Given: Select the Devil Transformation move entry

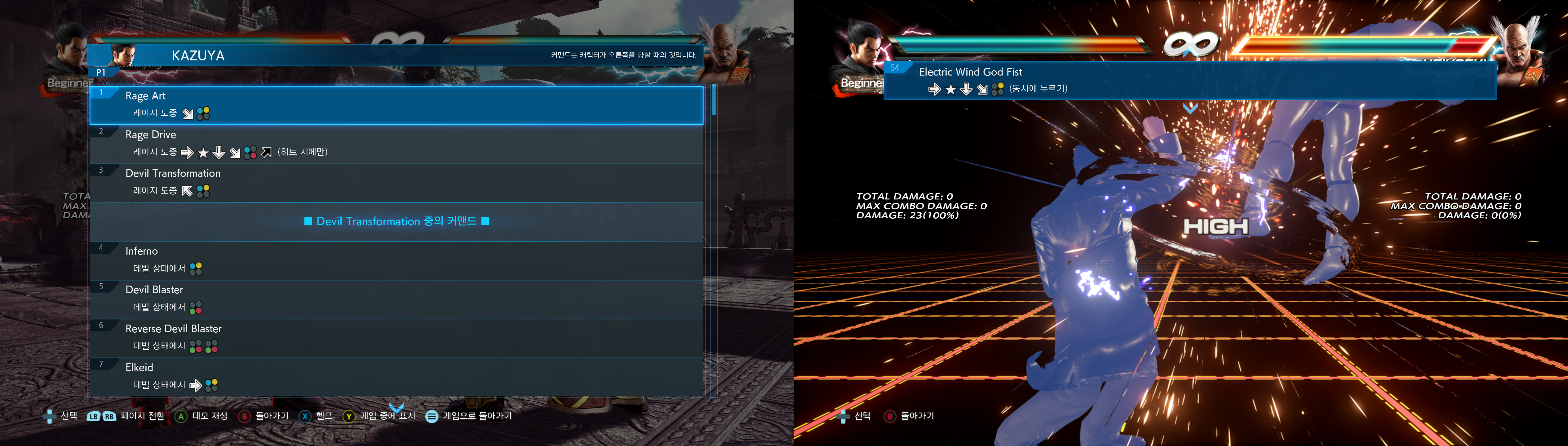Looking at the screenshot, I should (x=396, y=182).
